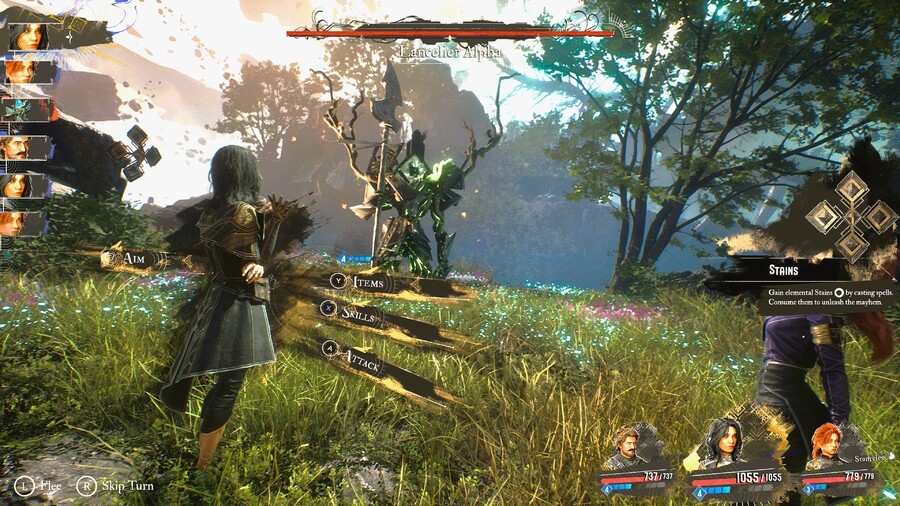Select the bearded man's party portrait
This screenshot has width=900, height=506.
click(x=627, y=447)
